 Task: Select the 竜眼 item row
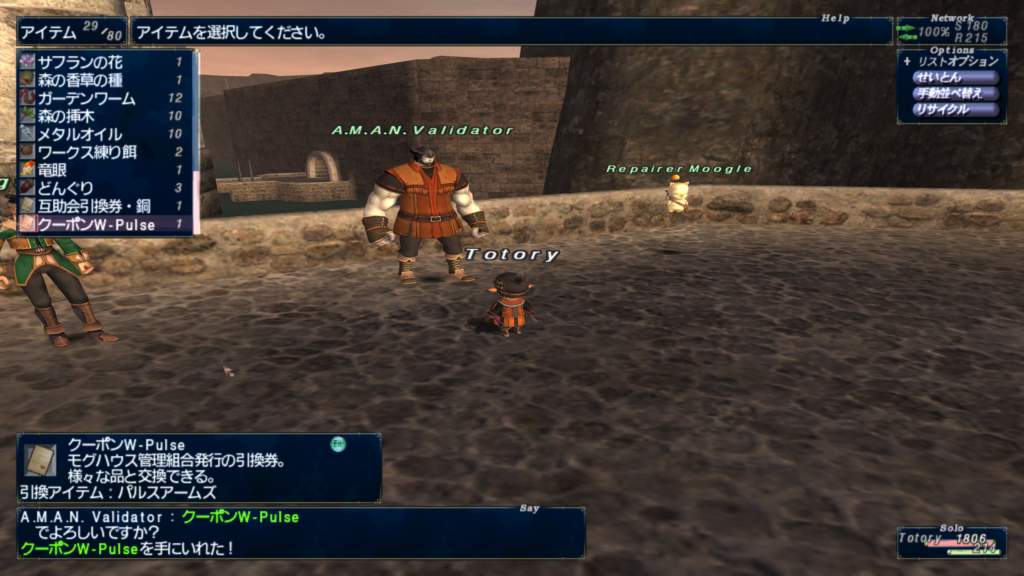click(x=100, y=170)
